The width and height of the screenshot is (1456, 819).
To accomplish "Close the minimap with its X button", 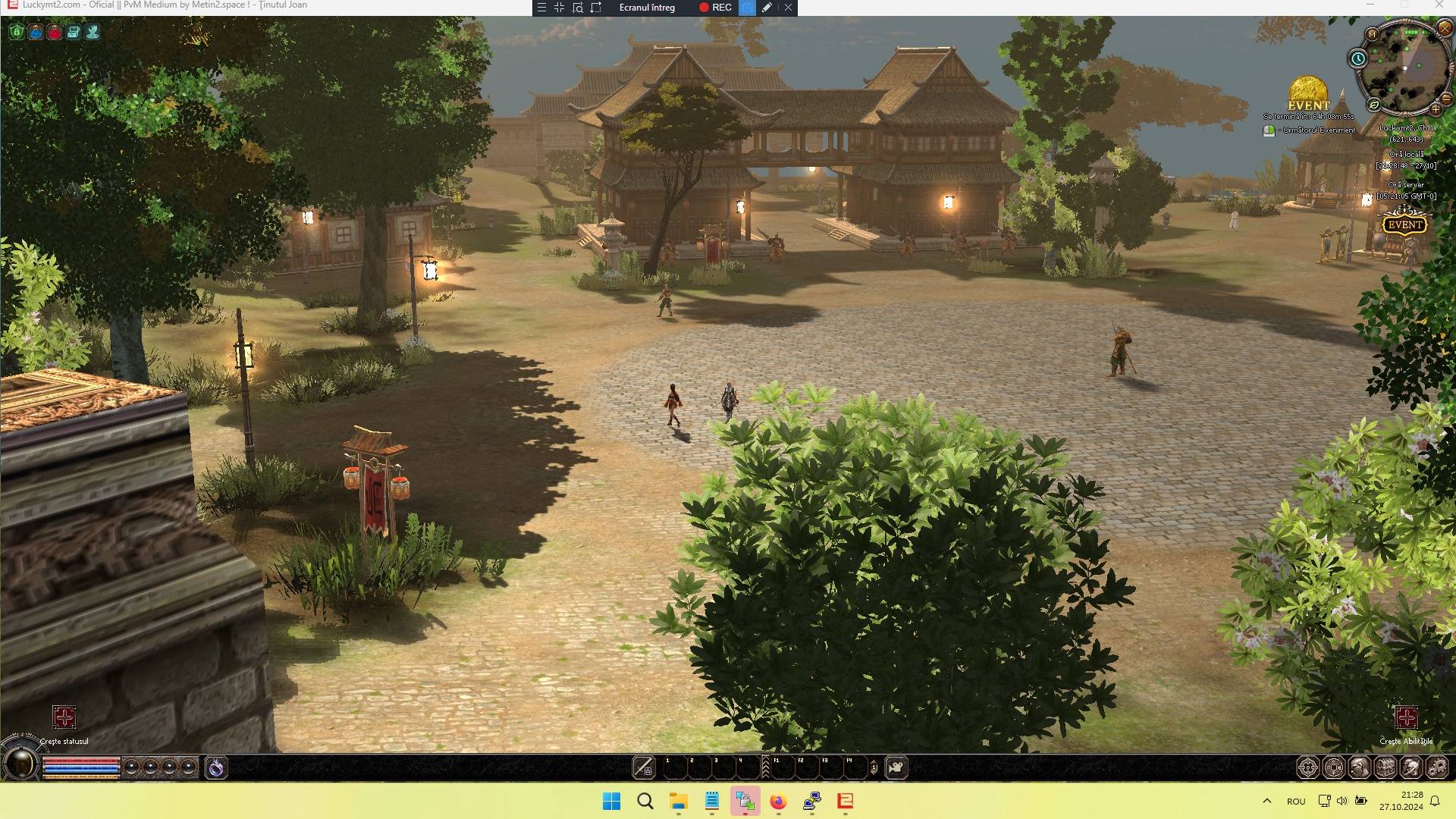I will pyautogui.click(x=1445, y=28).
